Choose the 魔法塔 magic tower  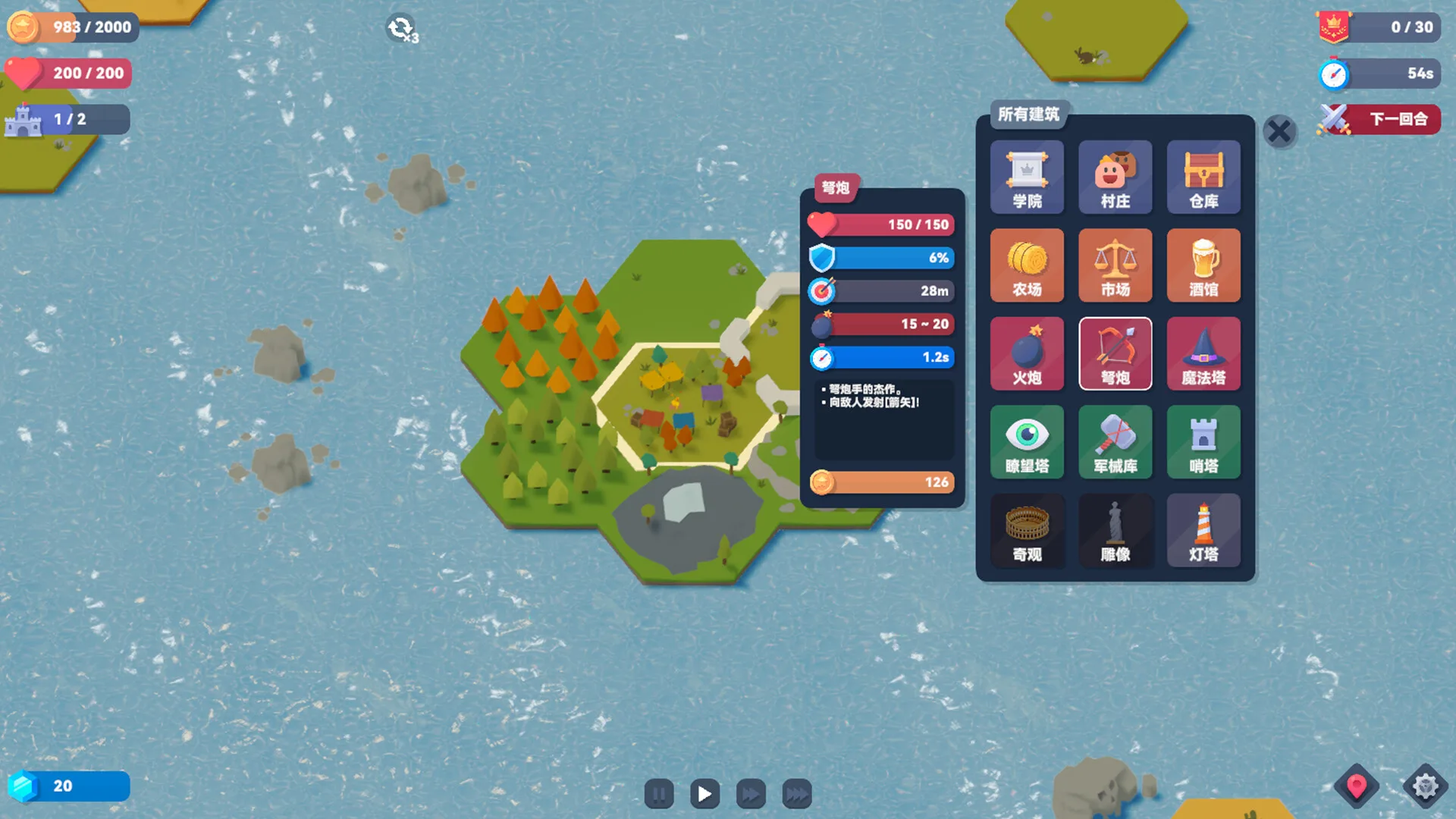pyautogui.click(x=1203, y=354)
